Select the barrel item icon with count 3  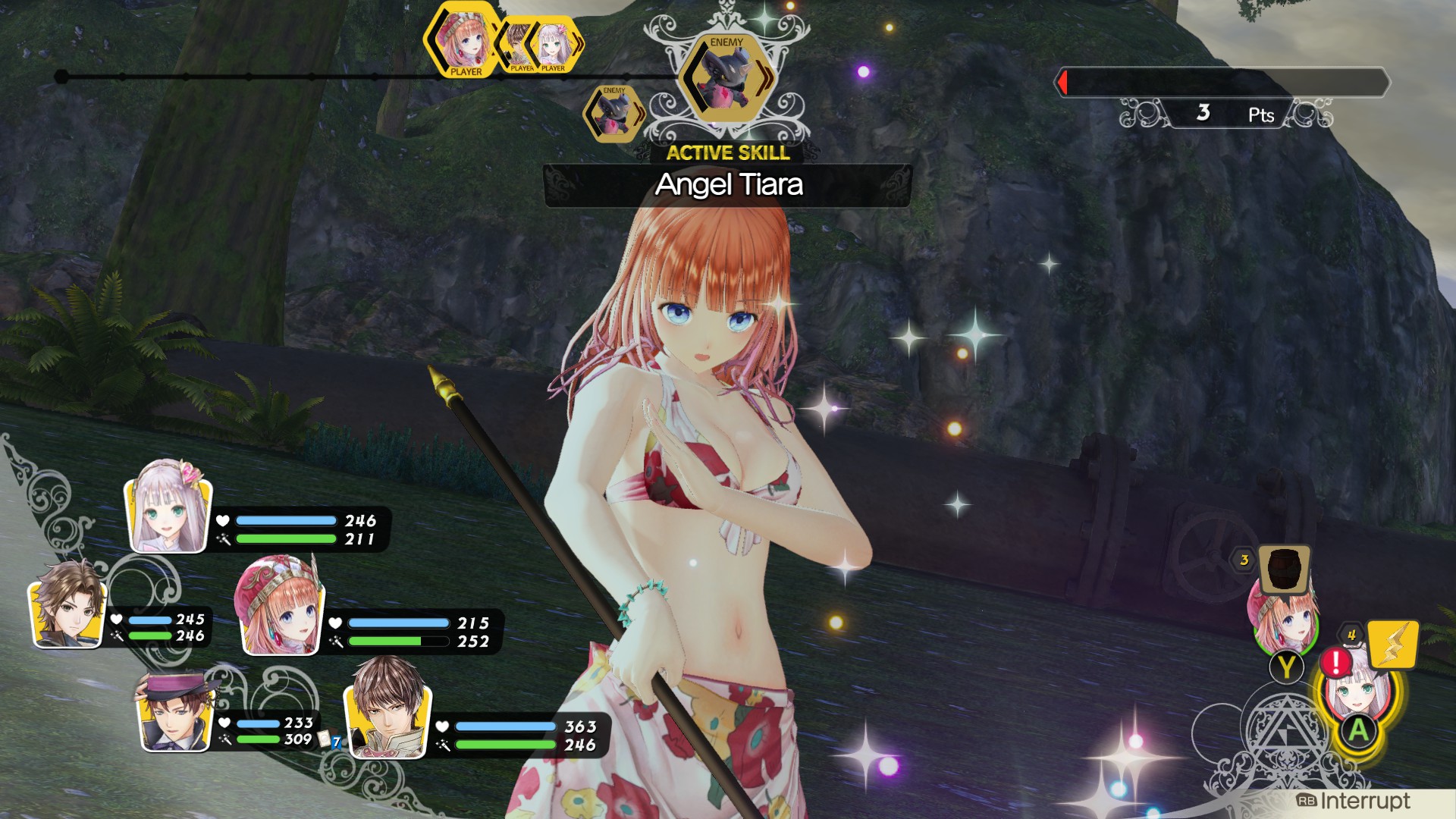click(x=1283, y=570)
